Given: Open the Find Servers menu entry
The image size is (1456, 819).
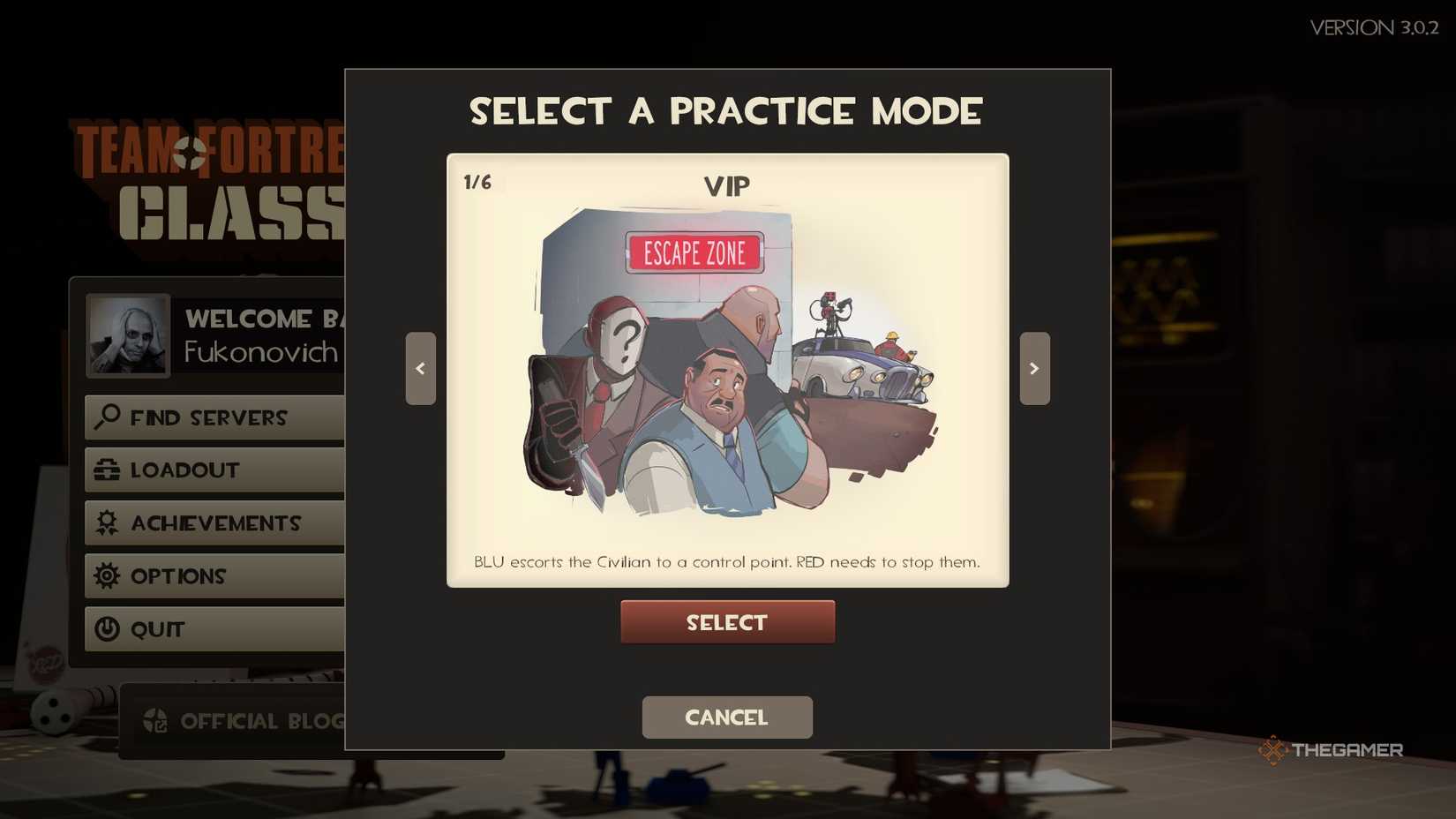Looking at the screenshot, I should tap(209, 417).
